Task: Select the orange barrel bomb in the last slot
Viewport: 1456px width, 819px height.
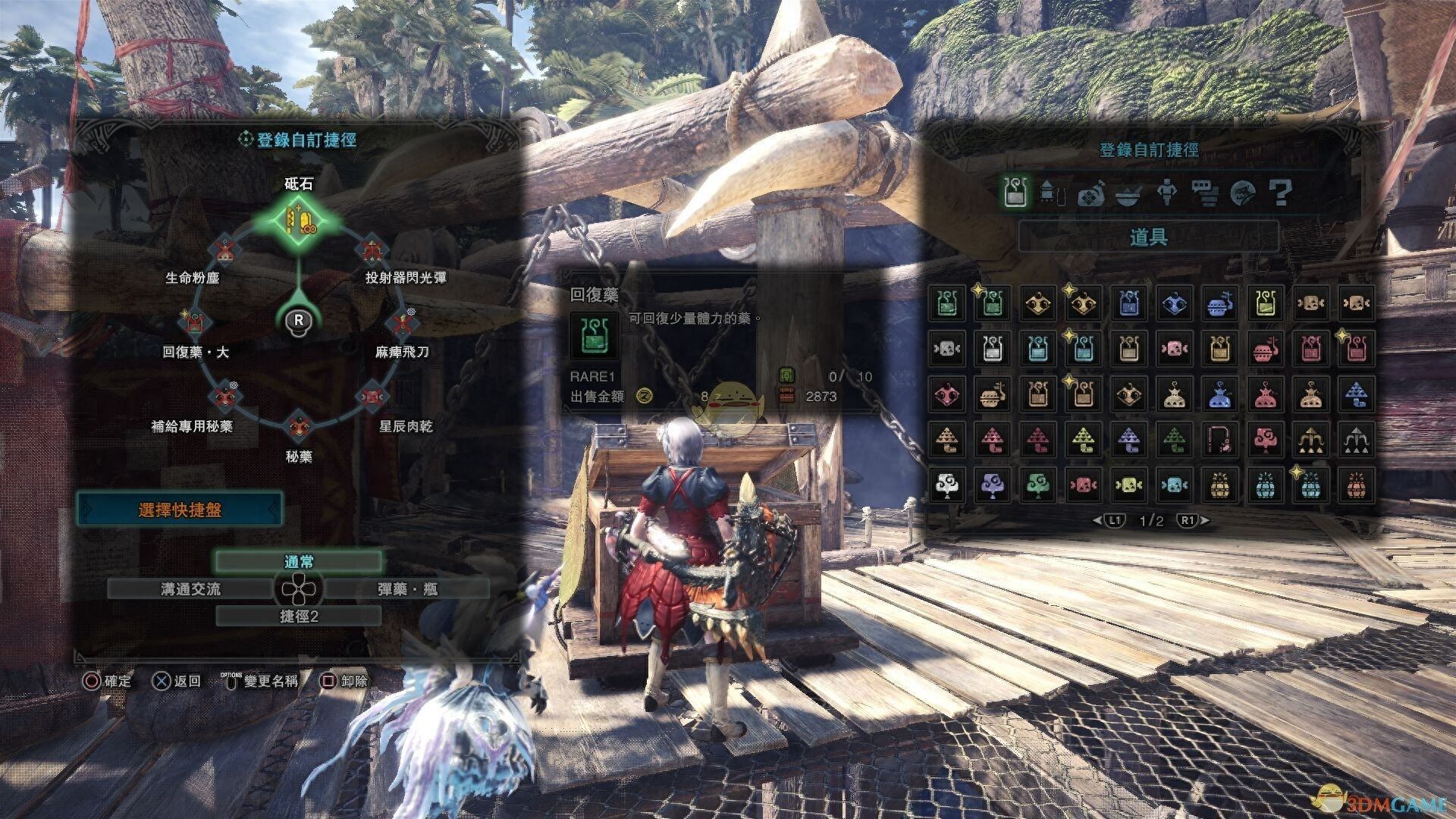Action: pos(1356,485)
